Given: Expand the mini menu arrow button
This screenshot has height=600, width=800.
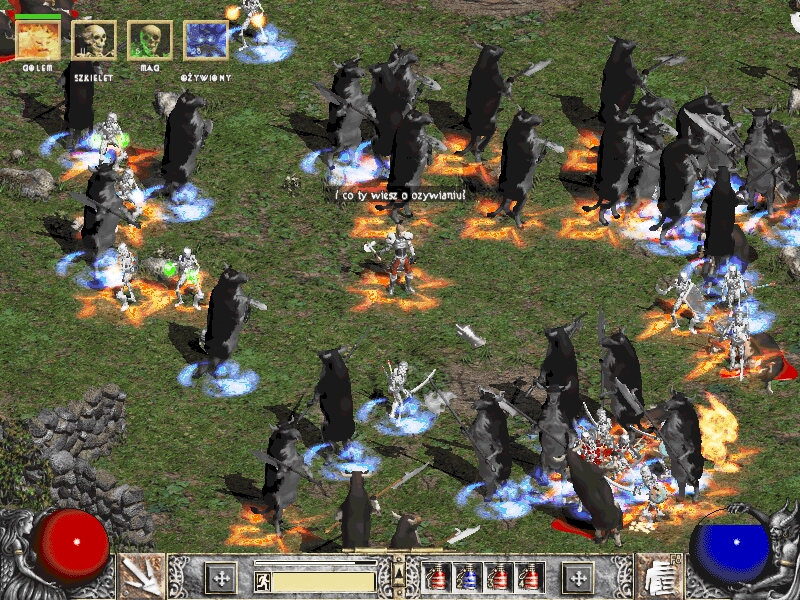Looking at the screenshot, I should click(399, 572).
